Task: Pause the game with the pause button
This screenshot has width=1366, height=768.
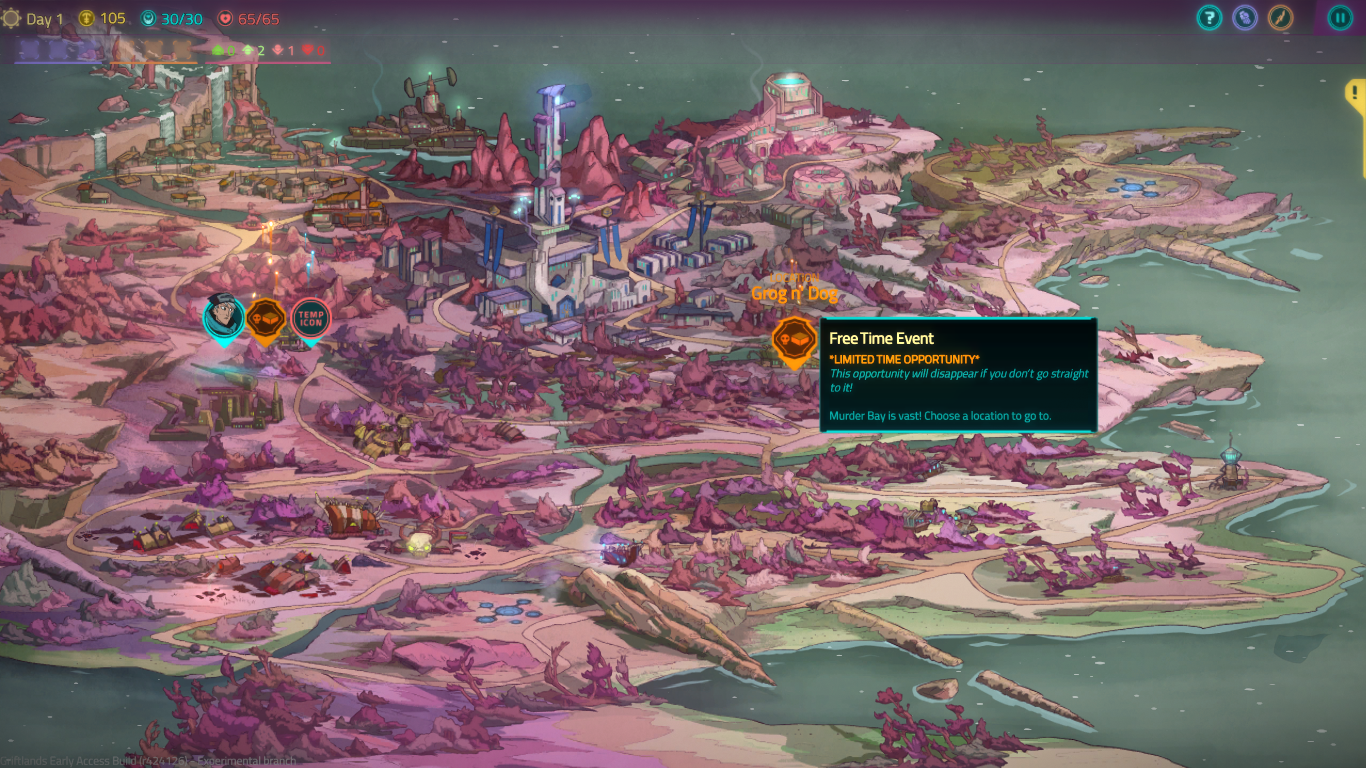Action: [x=1339, y=17]
